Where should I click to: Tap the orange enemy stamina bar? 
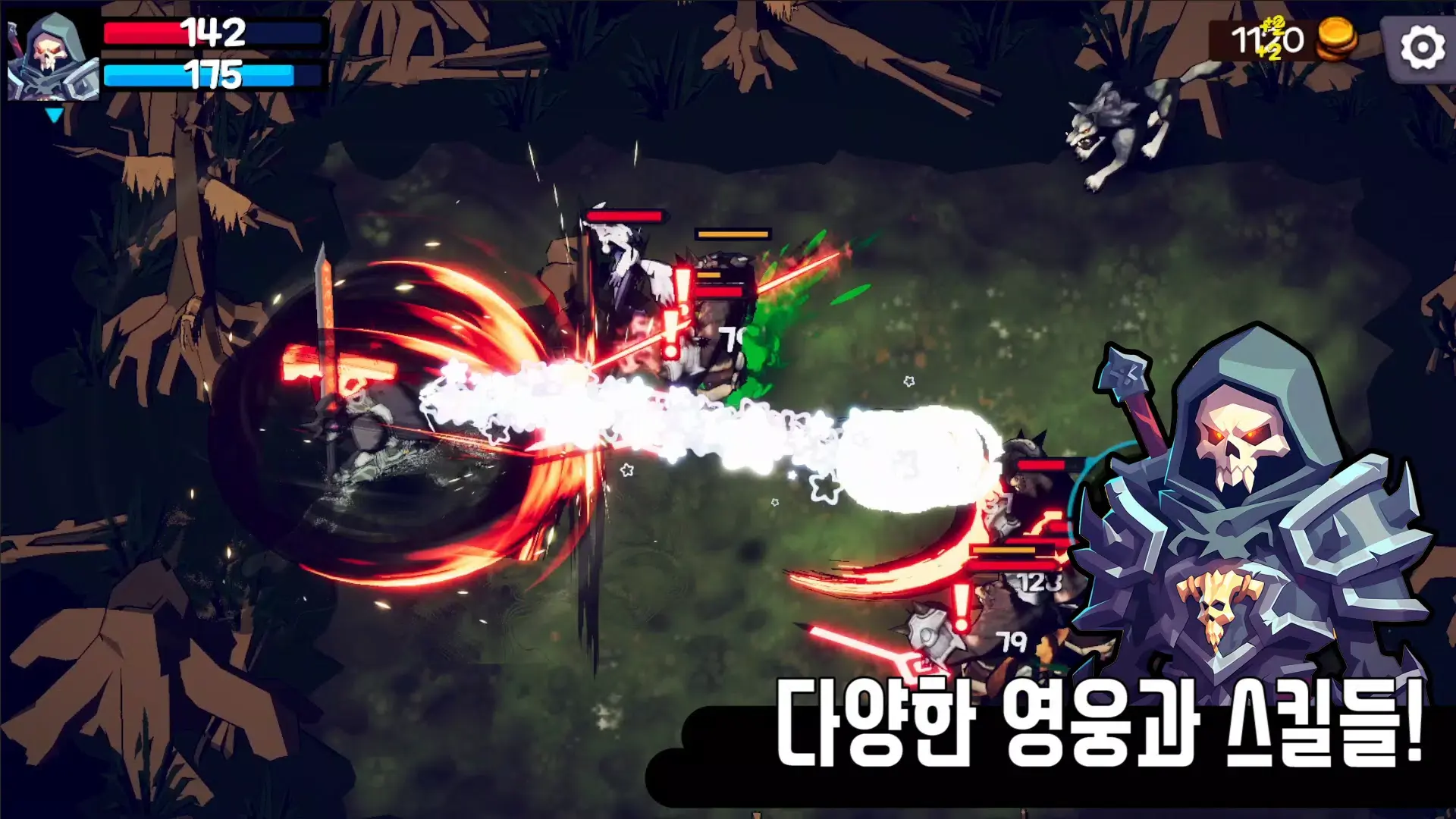[732, 234]
